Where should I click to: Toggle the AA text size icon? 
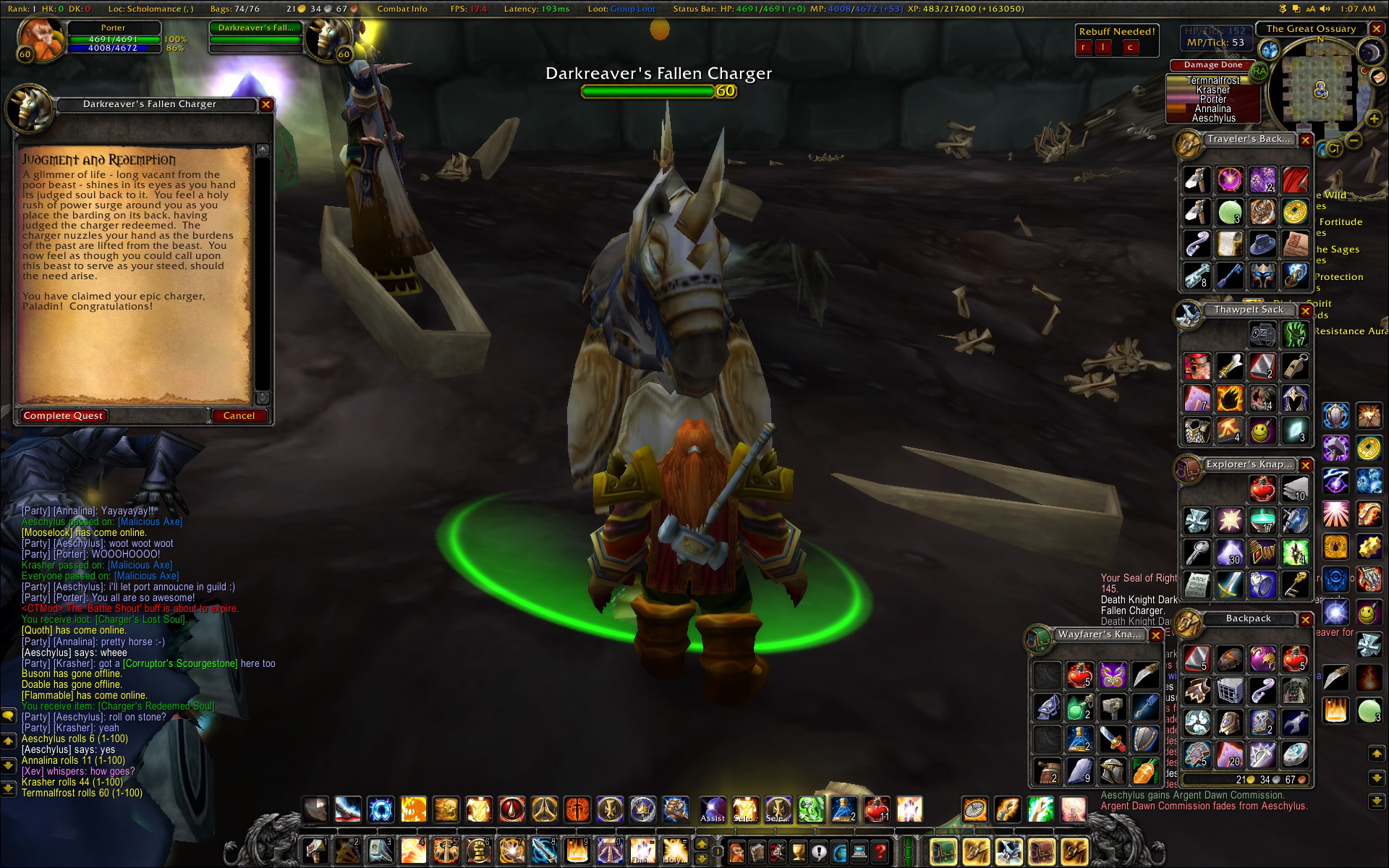pos(1311,9)
